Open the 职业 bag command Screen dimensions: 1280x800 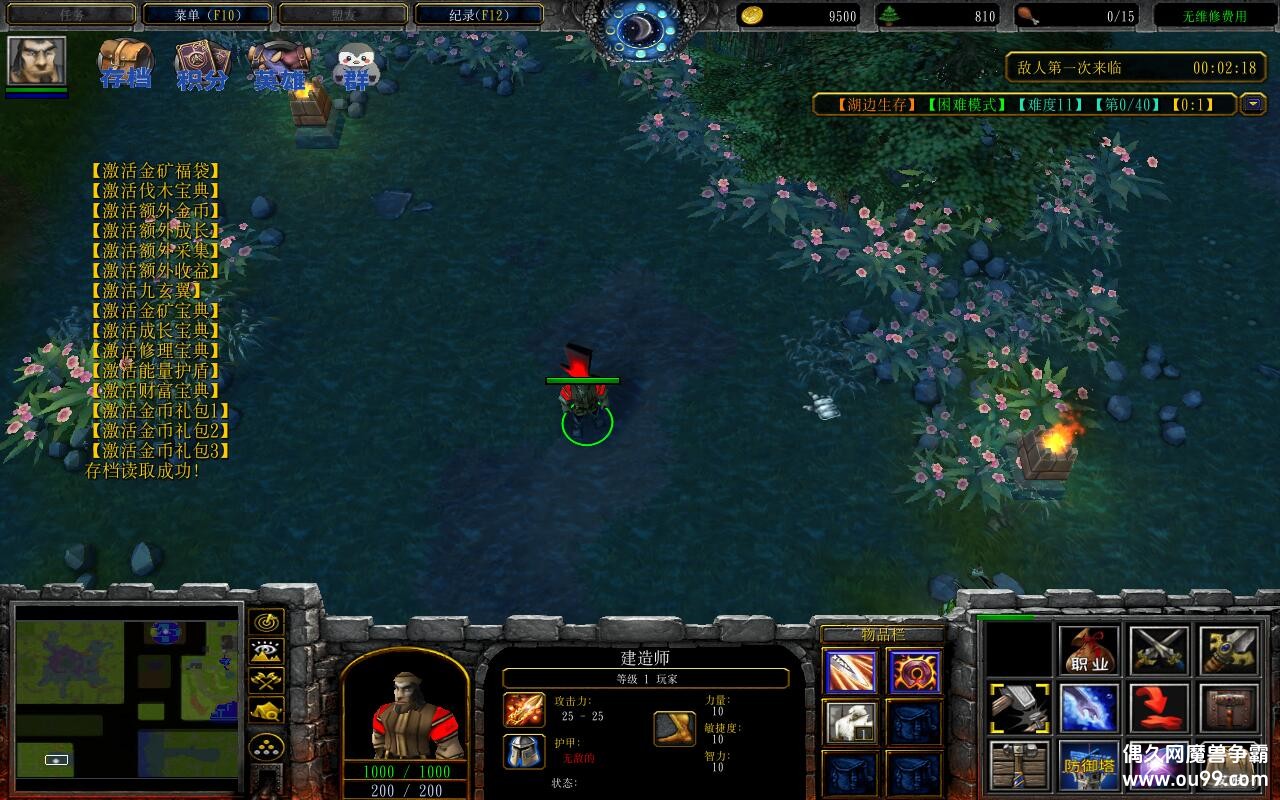(x=1090, y=650)
